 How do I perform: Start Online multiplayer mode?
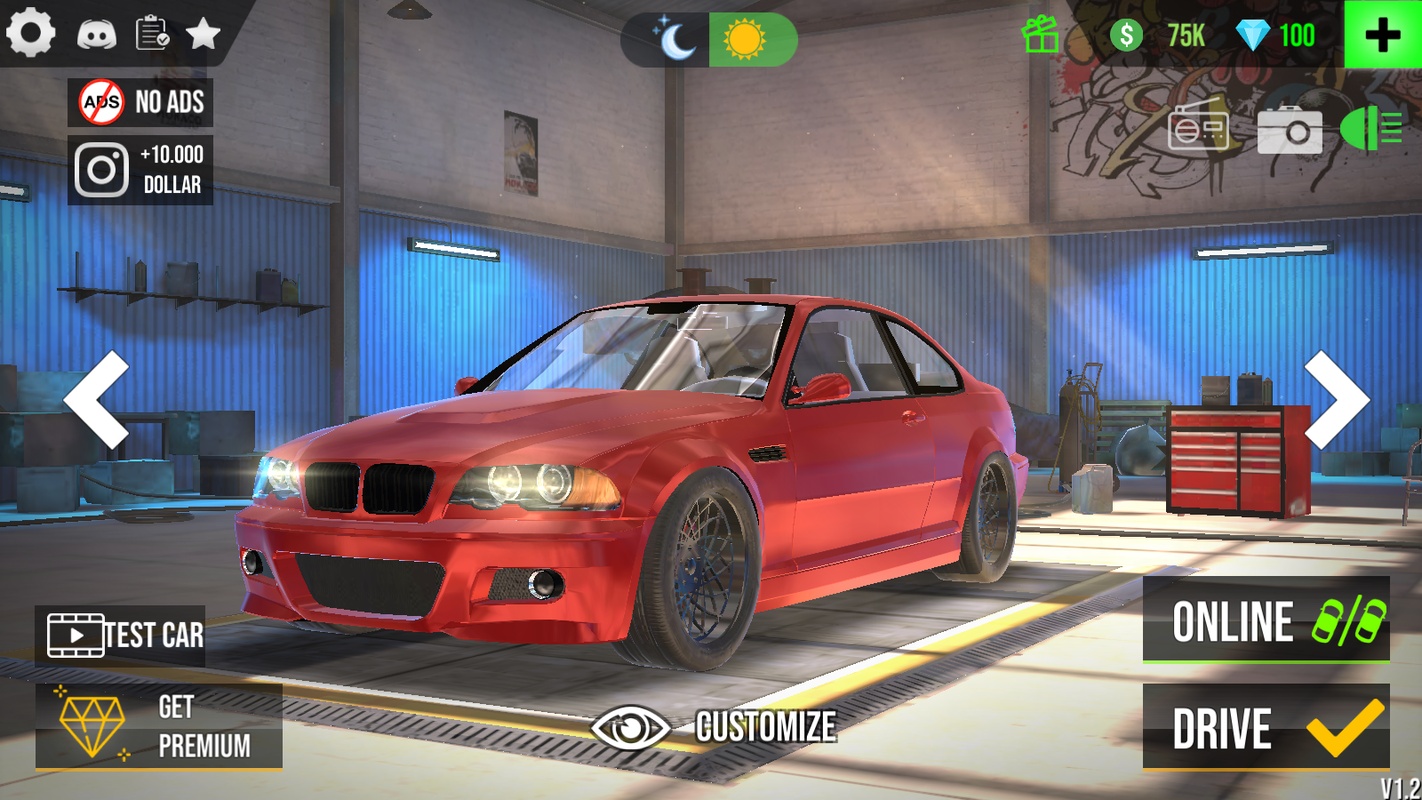pos(1266,620)
